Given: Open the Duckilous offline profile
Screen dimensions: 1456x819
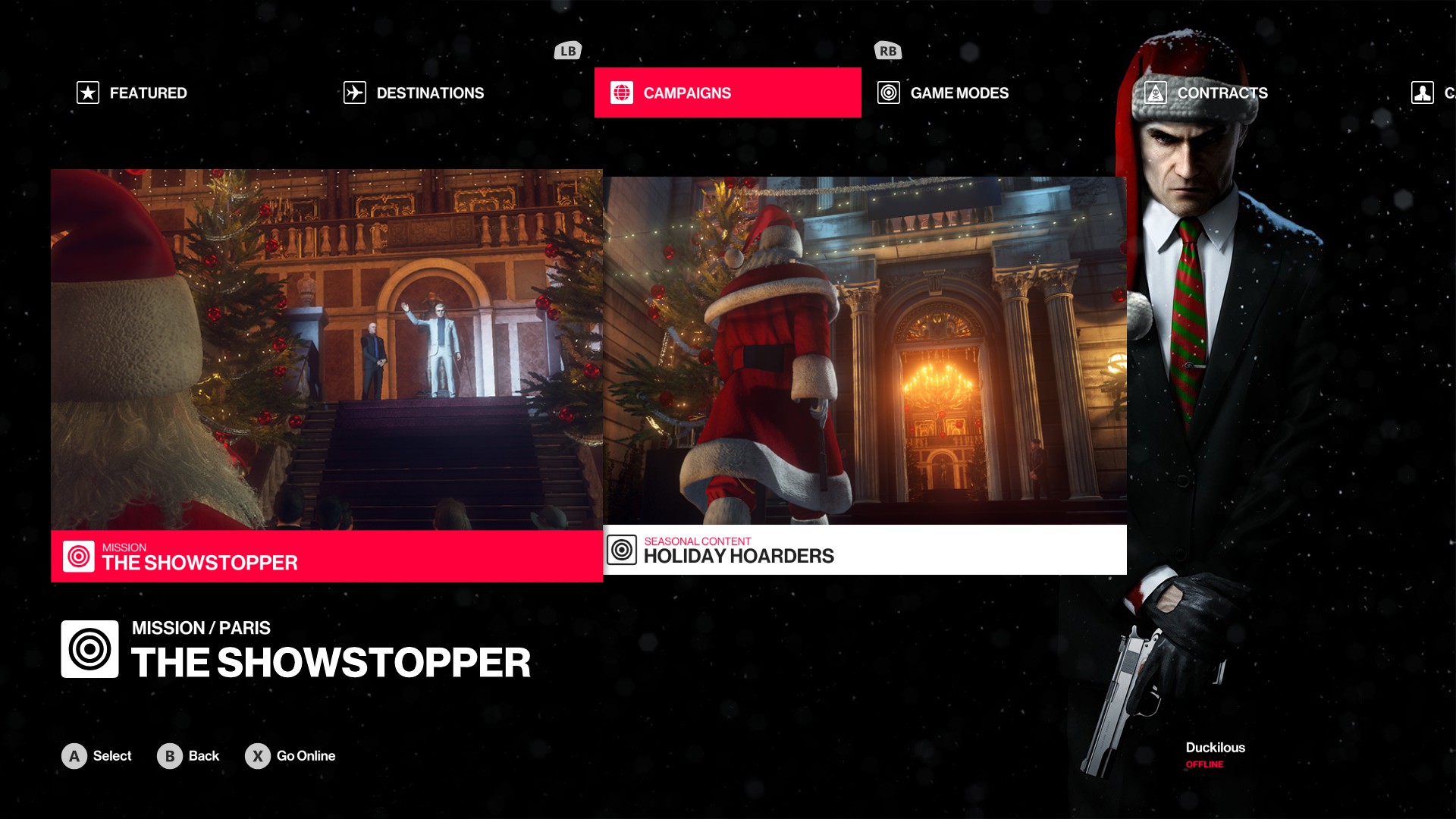Looking at the screenshot, I should tap(1215, 755).
